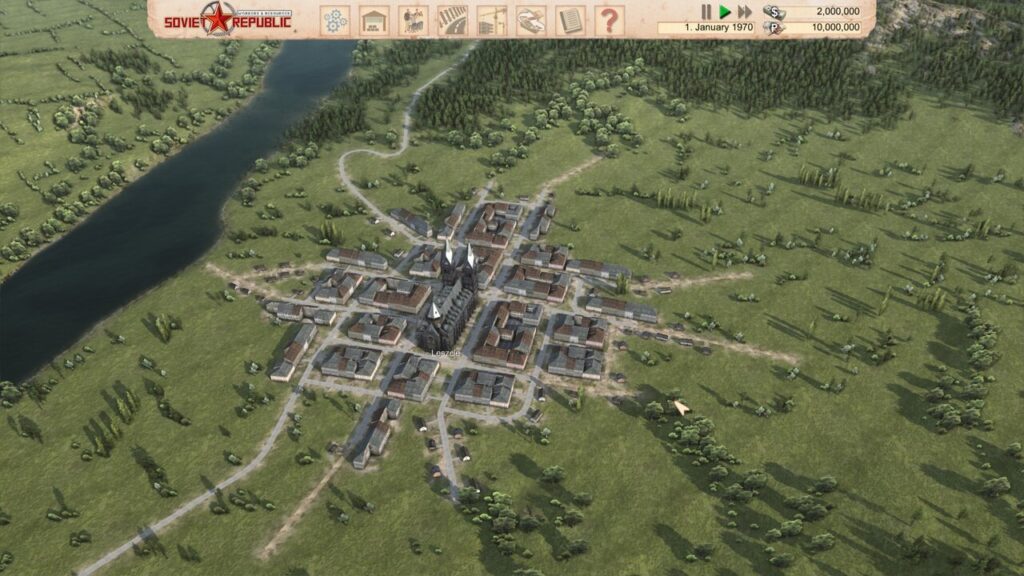Open the question mark help
Image resolution: width=1024 pixels, height=576 pixels.
608,20
